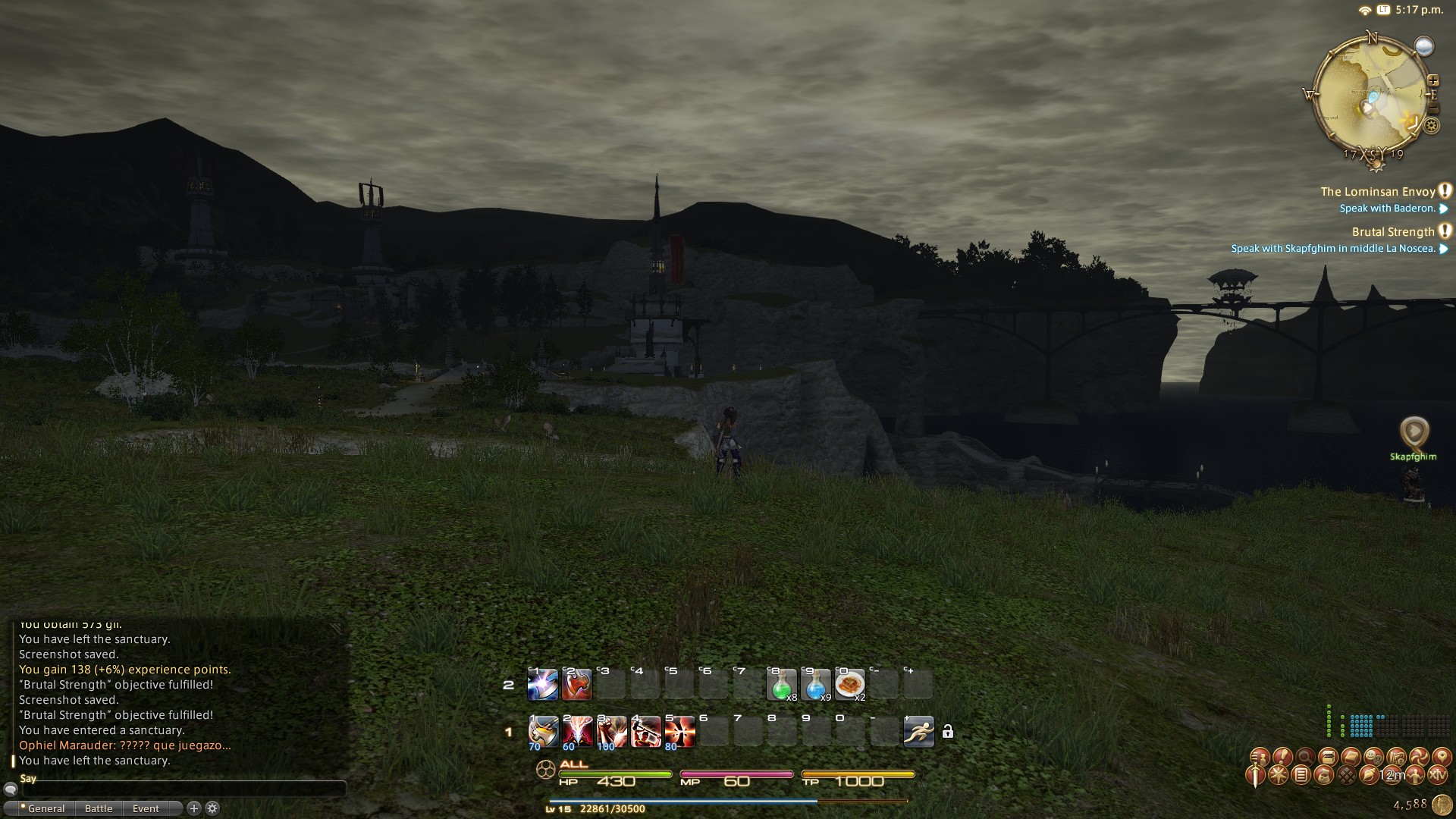Activate the fist ability costing 100 TP
This screenshot has height=819, width=1456.
pyautogui.click(x=611, y=732)
